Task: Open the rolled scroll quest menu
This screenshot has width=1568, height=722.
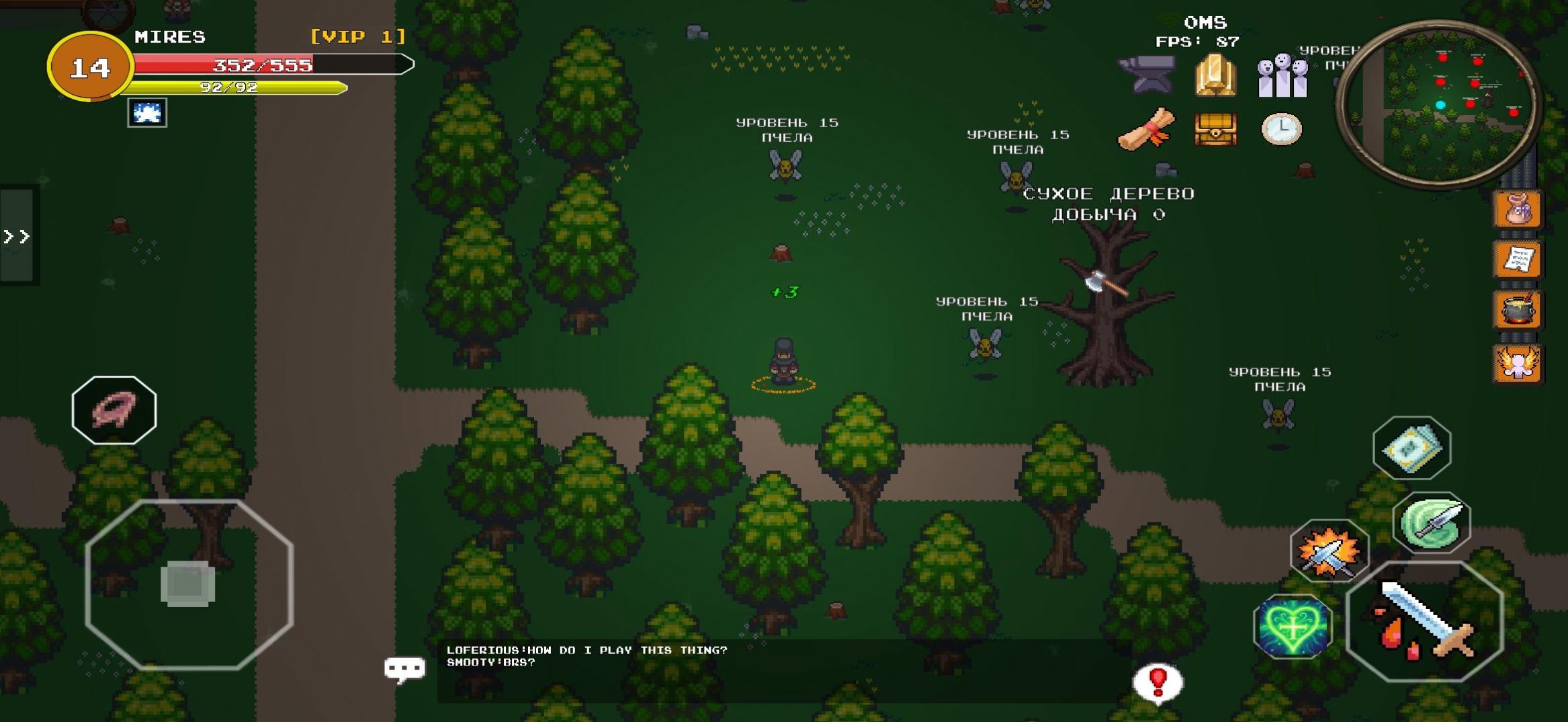Action: [1147, 128]
